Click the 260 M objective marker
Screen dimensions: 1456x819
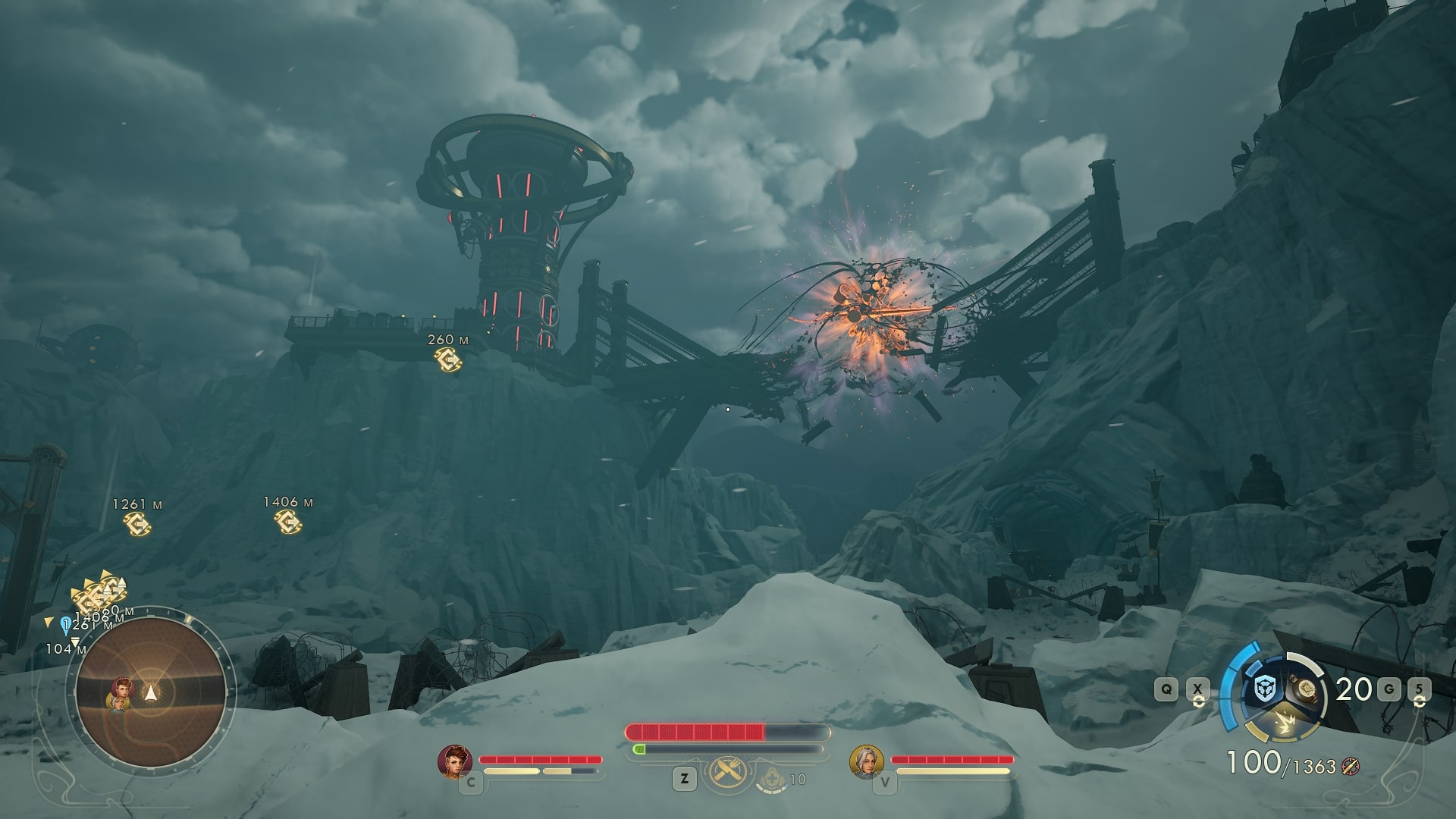point(448,359)
